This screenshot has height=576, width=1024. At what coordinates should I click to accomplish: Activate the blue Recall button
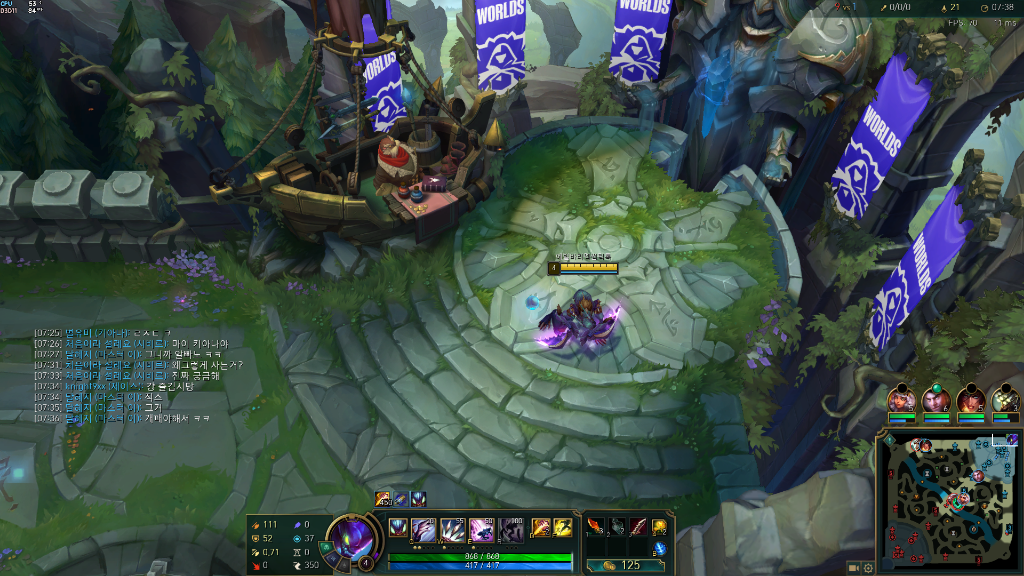pyautogui.click(x=660, y=547)
